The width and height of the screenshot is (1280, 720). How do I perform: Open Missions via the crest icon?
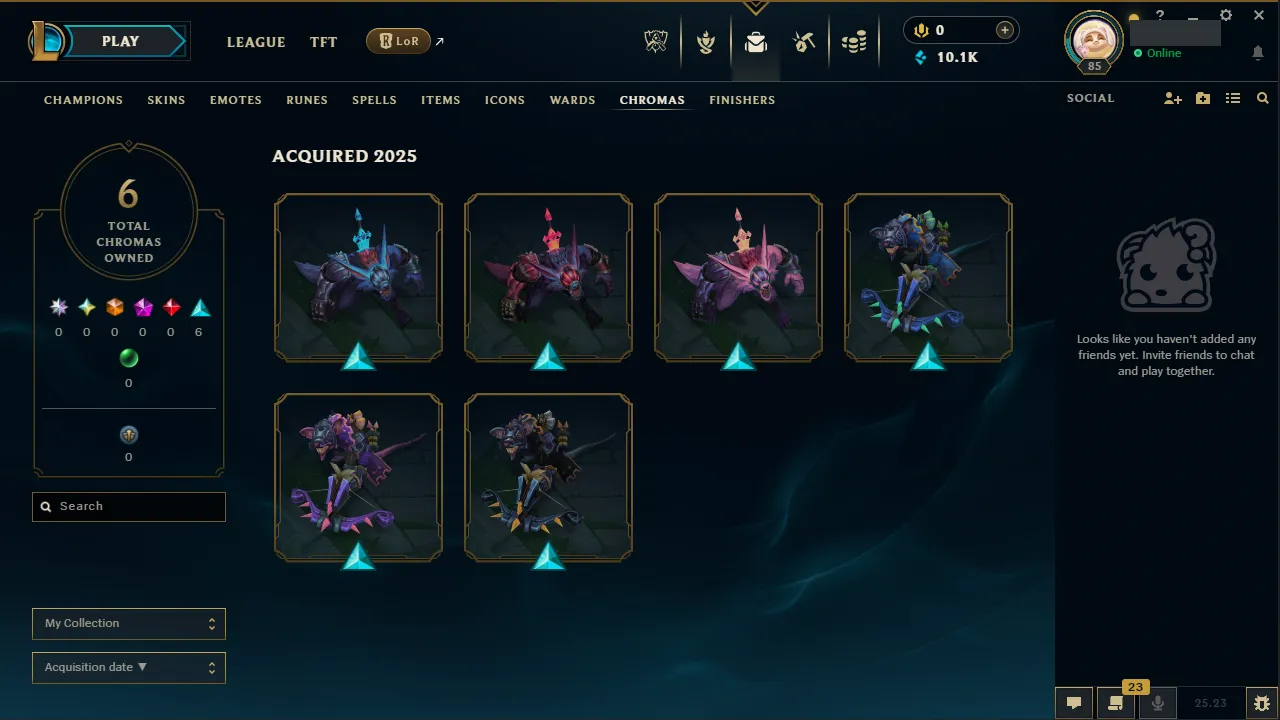point(706,41)
